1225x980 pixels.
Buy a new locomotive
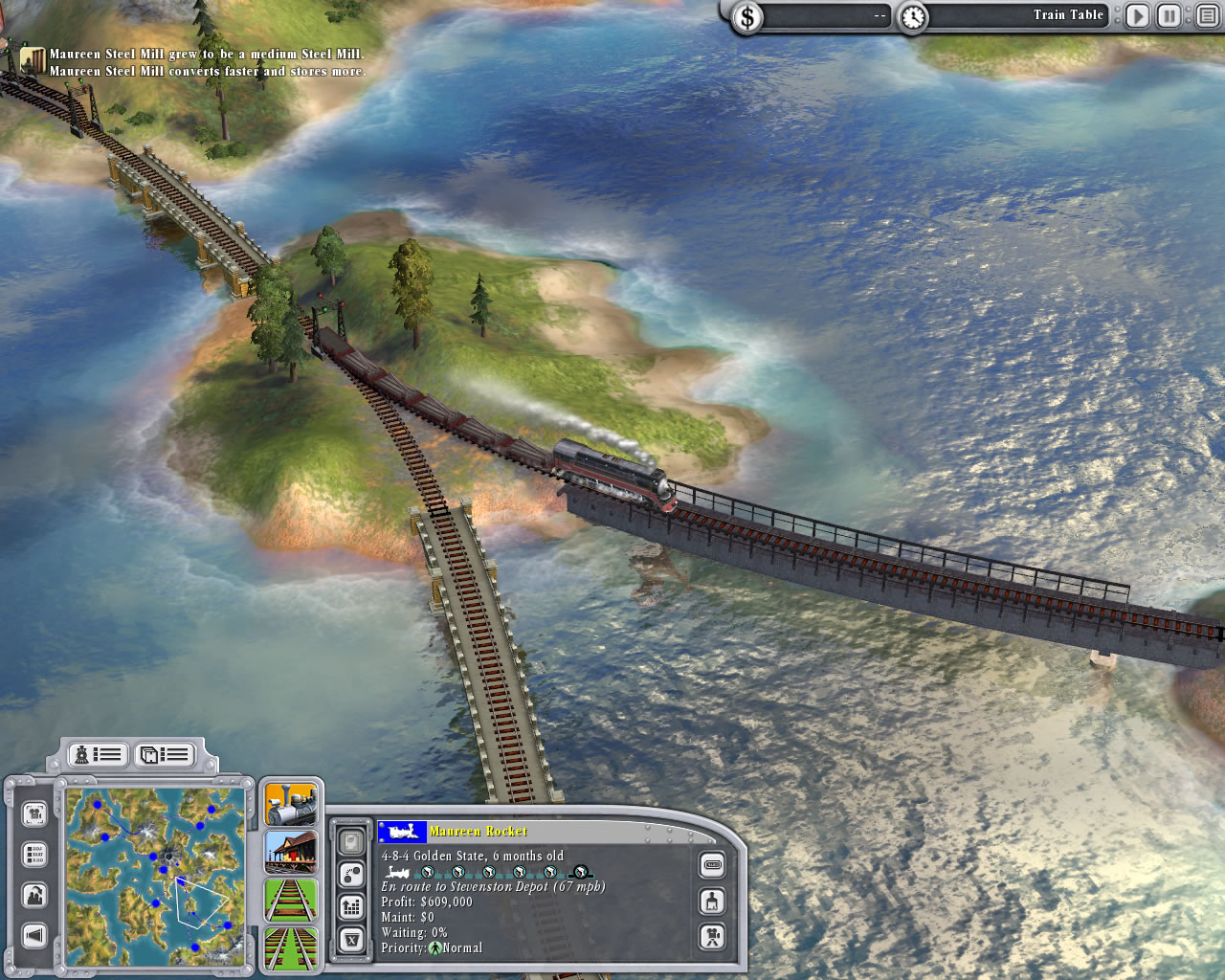pos(291,802)
